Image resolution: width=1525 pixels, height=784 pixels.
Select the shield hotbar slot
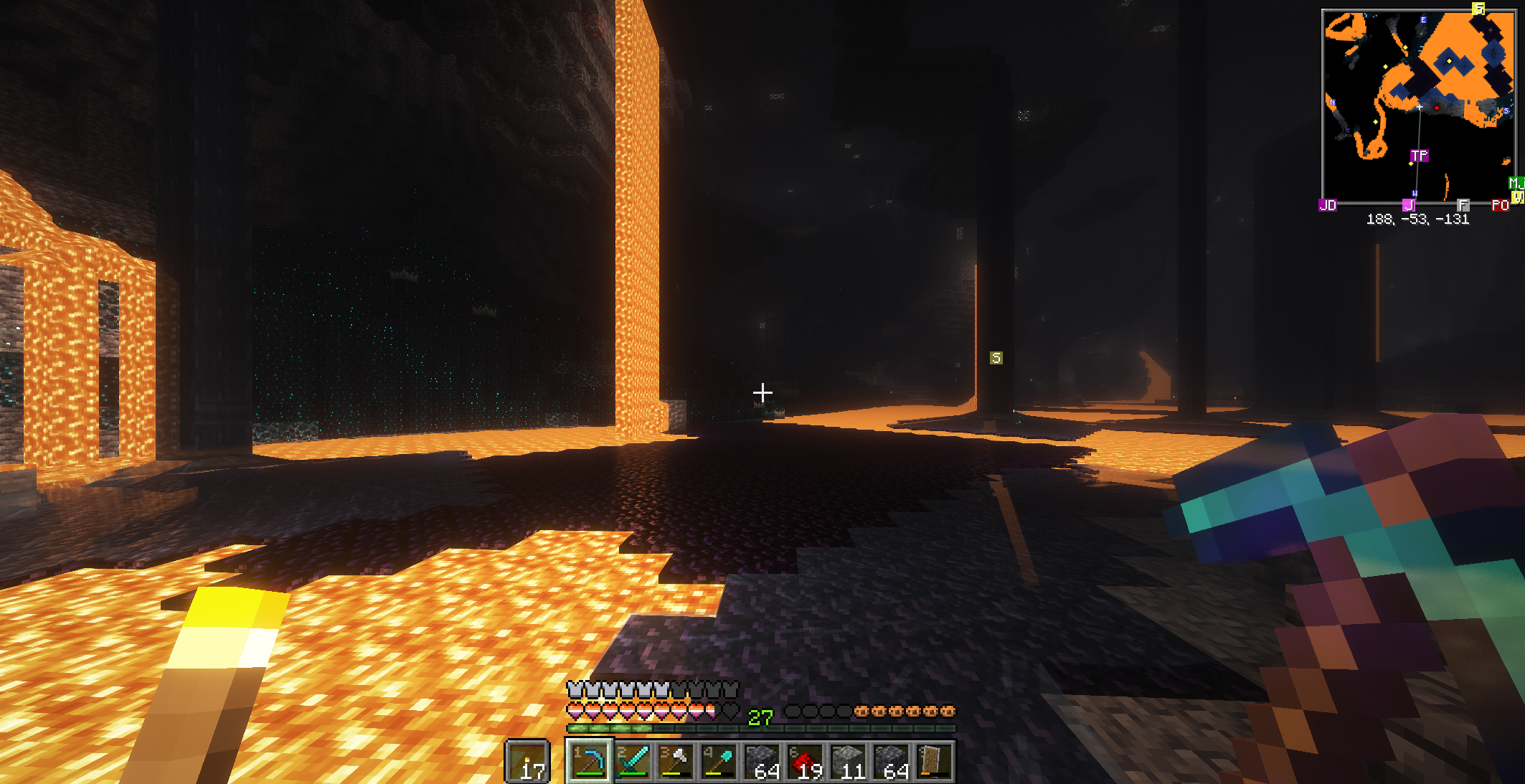pos(933,761)
